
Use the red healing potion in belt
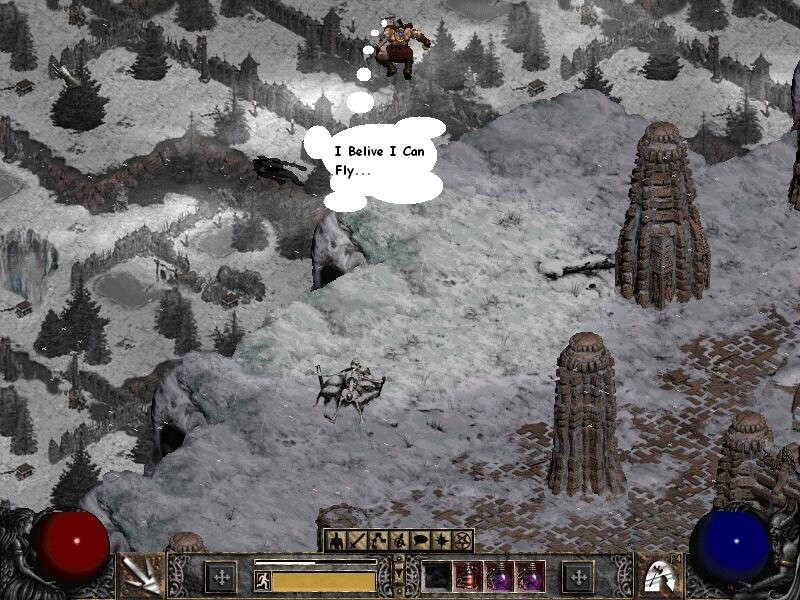point(467,575)
